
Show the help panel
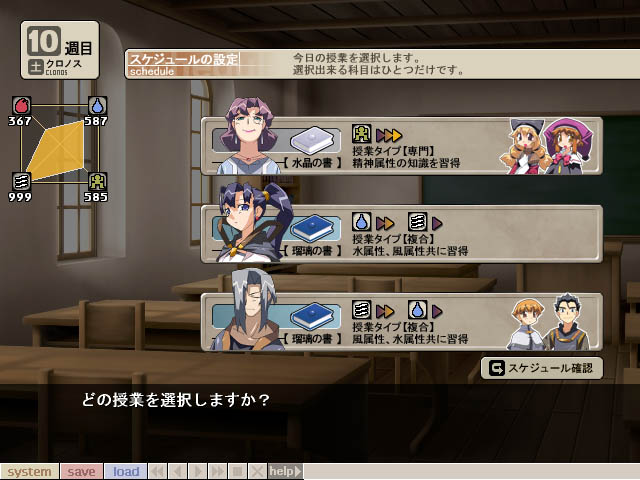point(283,471)
